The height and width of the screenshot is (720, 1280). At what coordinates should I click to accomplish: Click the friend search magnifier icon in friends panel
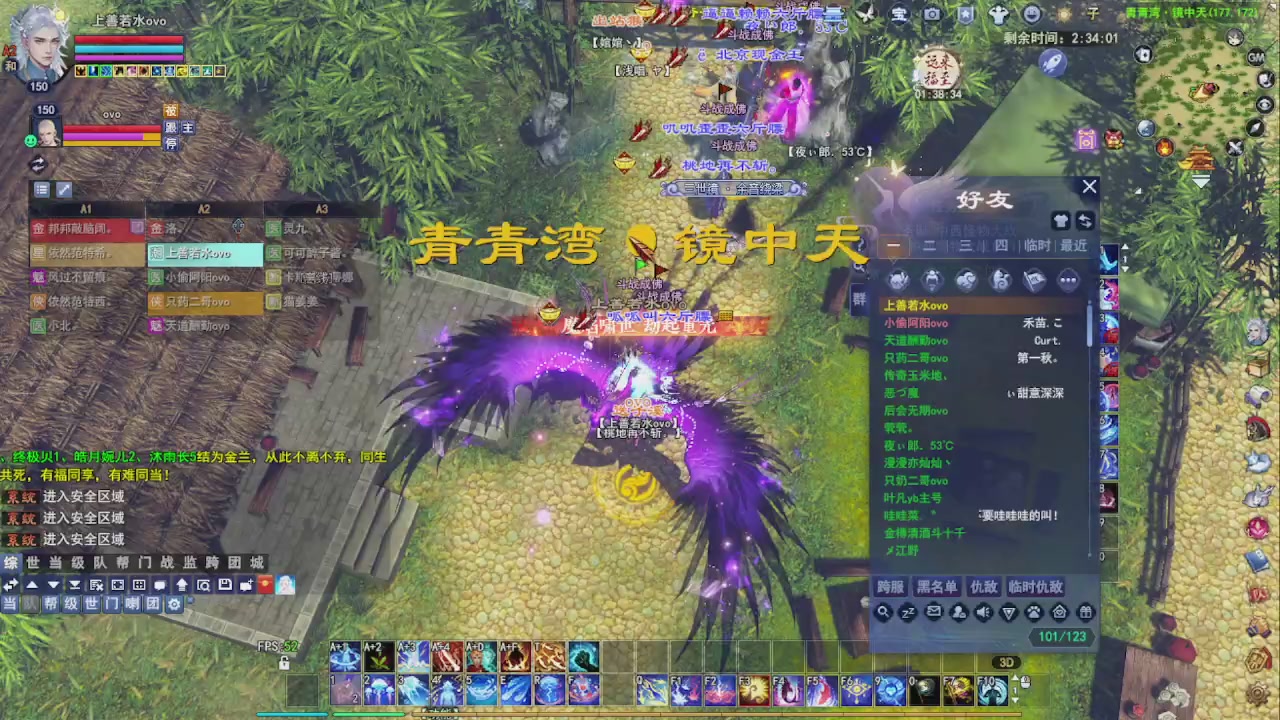(884, 612)
